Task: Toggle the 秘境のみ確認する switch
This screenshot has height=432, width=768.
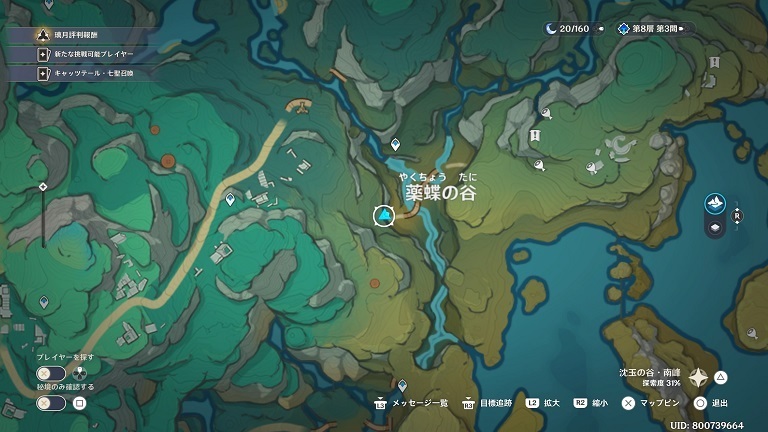Action: pos(52,403)
